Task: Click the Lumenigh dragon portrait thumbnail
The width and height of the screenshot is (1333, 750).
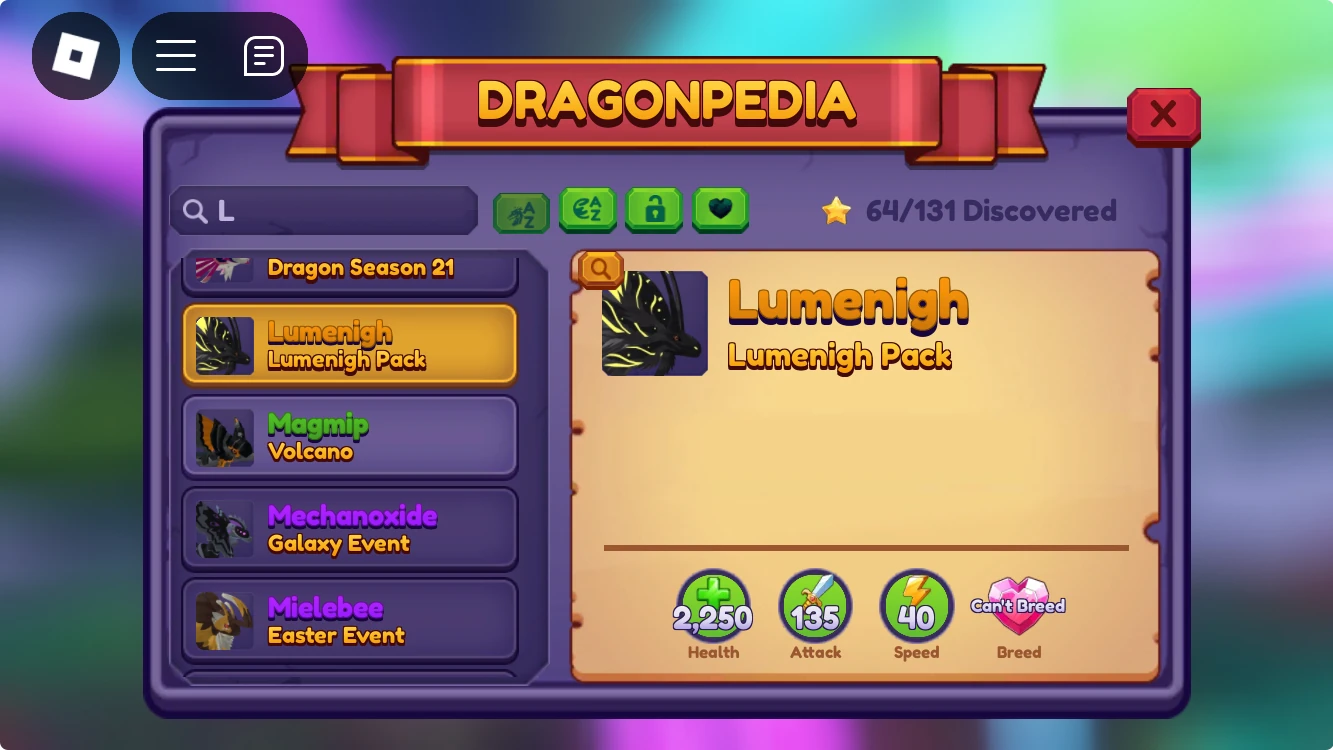Action: point(653,323)
